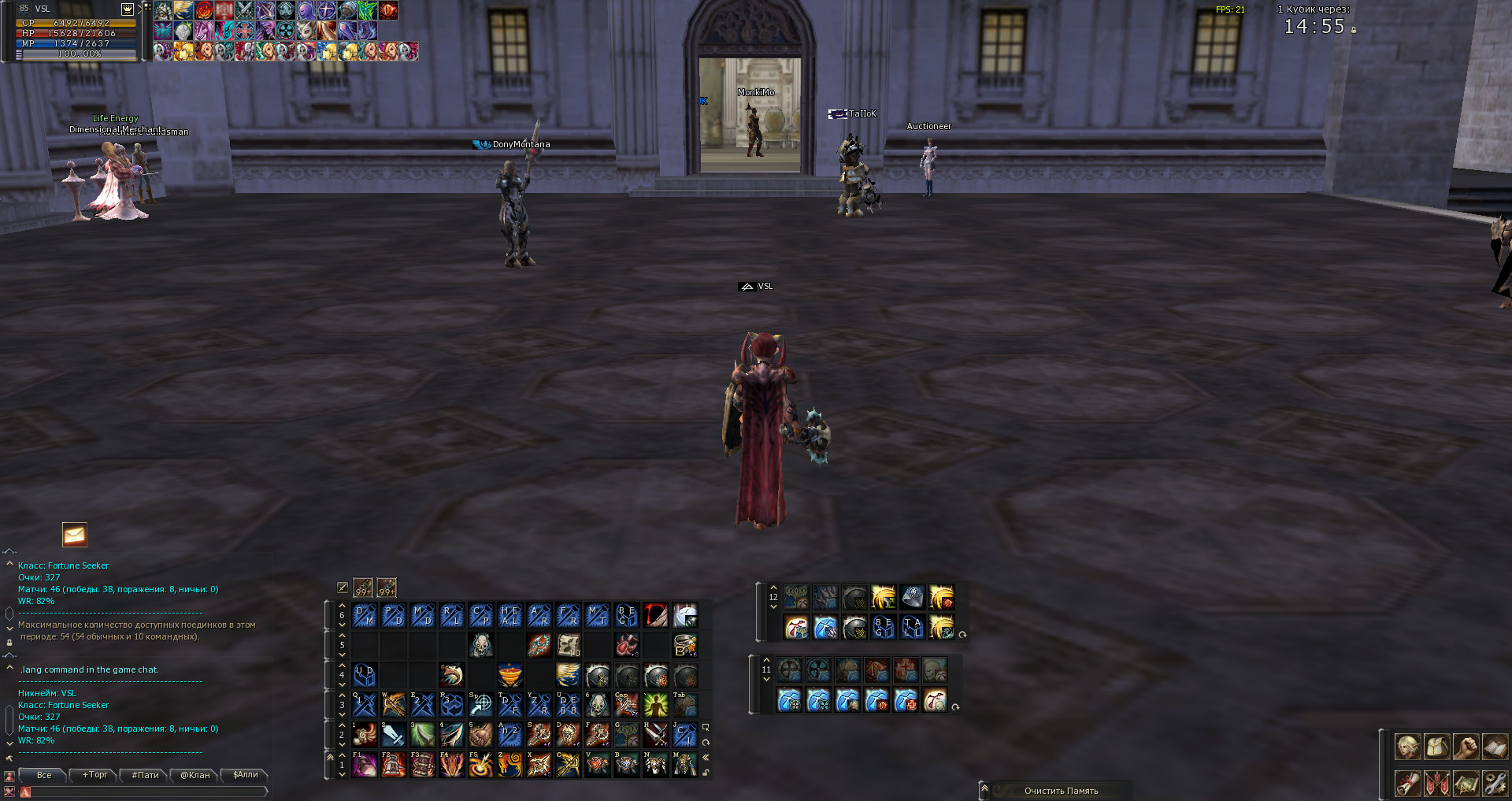Image resolution: width=1512 pixels, height=801 pixels.
Task: Switch to the Все chat tab
Action: coord(44,775)
